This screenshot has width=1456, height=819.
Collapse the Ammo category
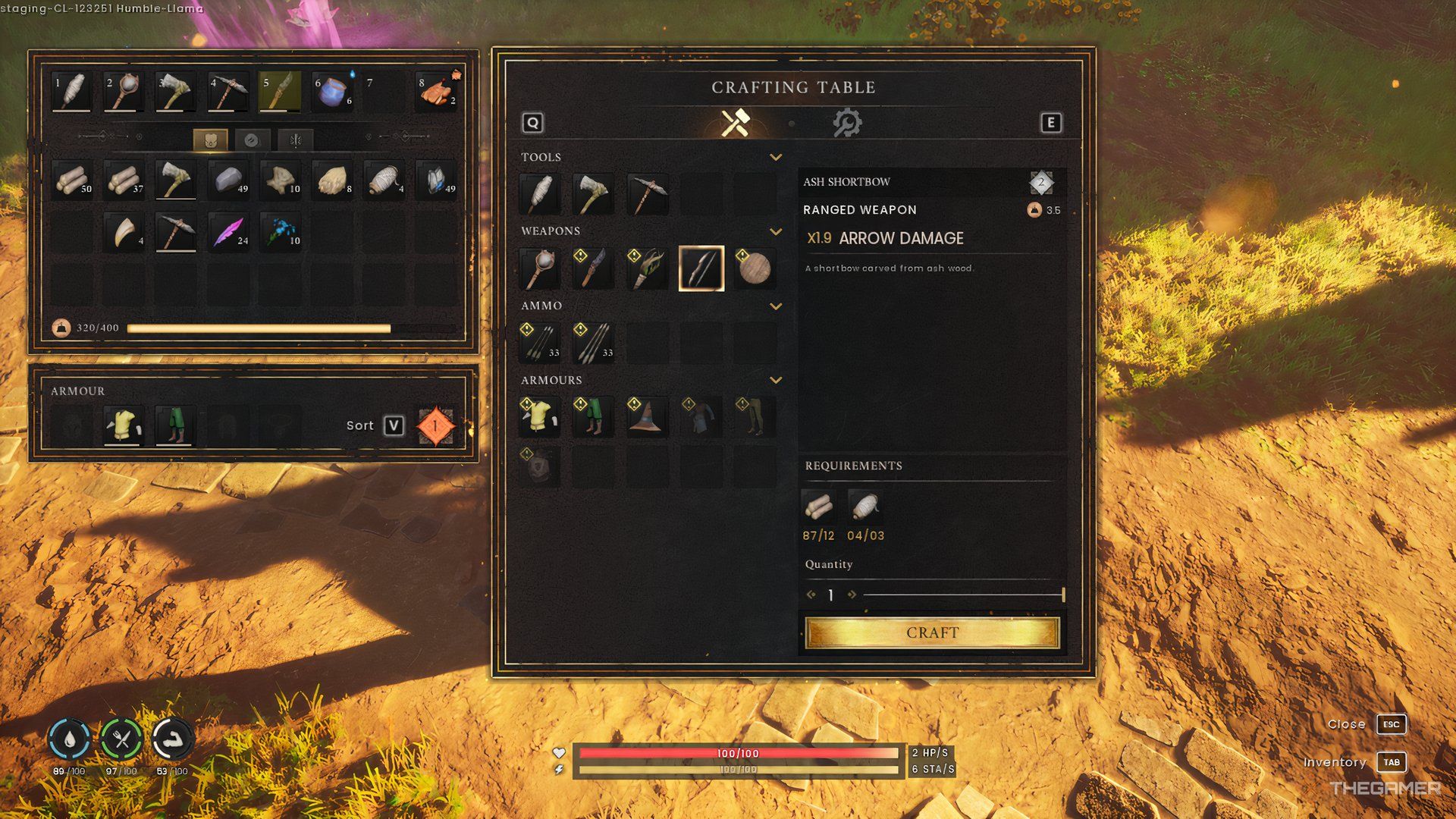[775, 306]
